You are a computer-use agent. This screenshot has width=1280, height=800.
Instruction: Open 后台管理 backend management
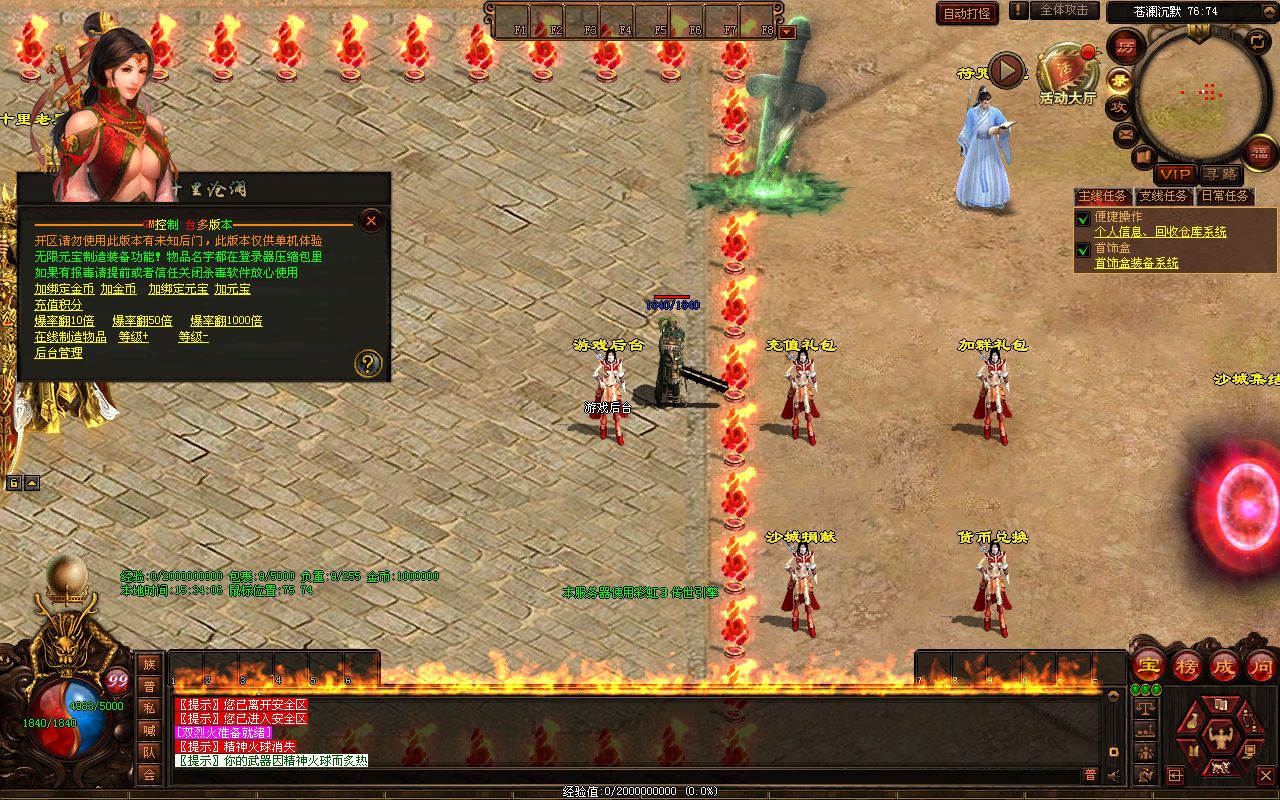coord(59,353)
